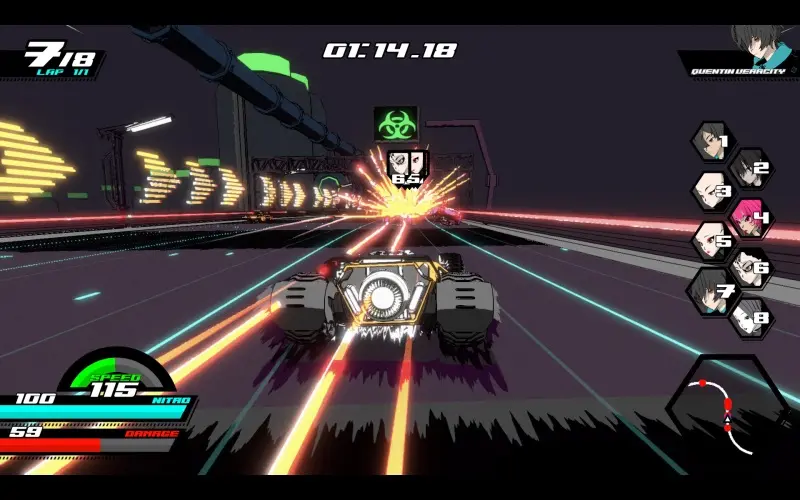Select the rank 7 racer portrait

(x=711, y=291)
